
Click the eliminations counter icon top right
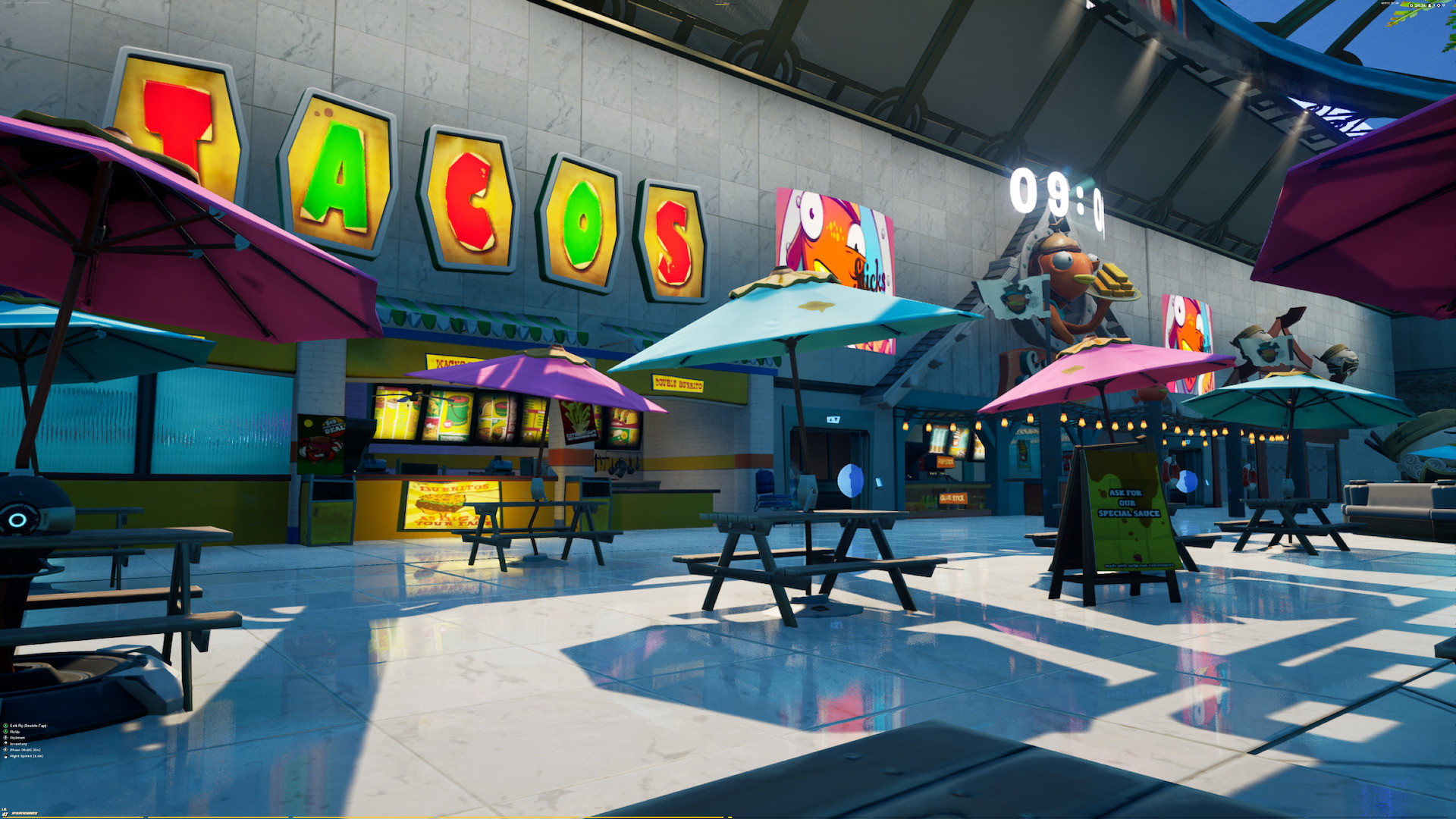pyautogui.click(x=1439, y=5)
